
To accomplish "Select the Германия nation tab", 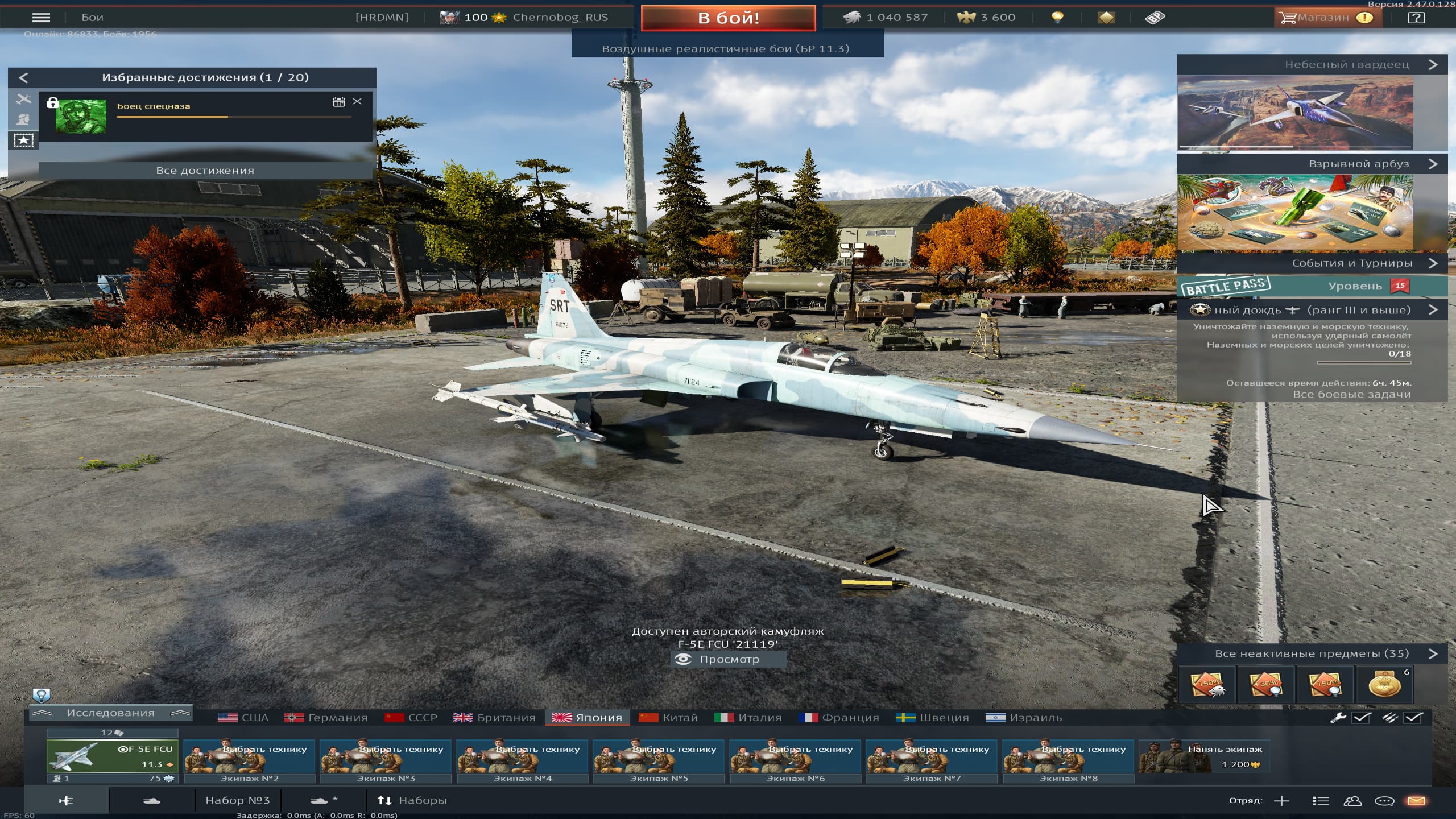I will (x=326, y=718).
